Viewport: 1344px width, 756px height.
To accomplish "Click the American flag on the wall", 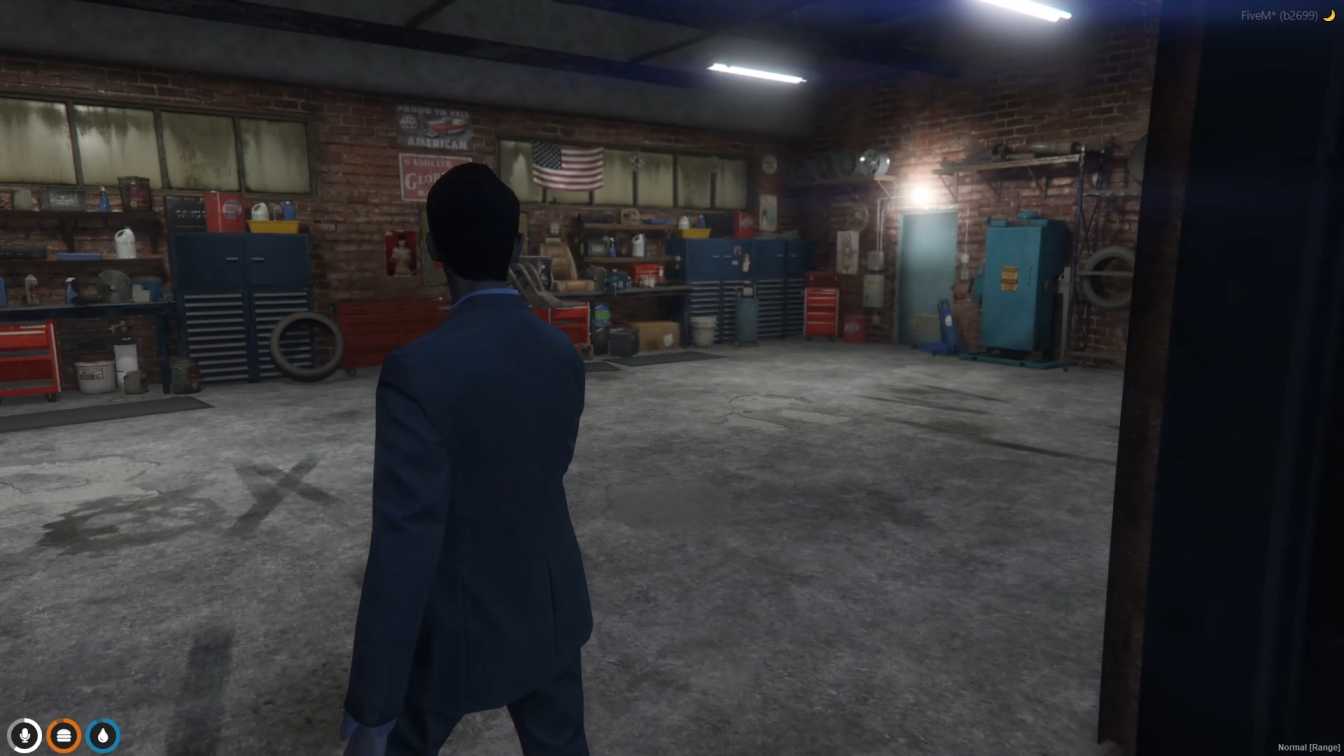I will click(x=566, y=166).
